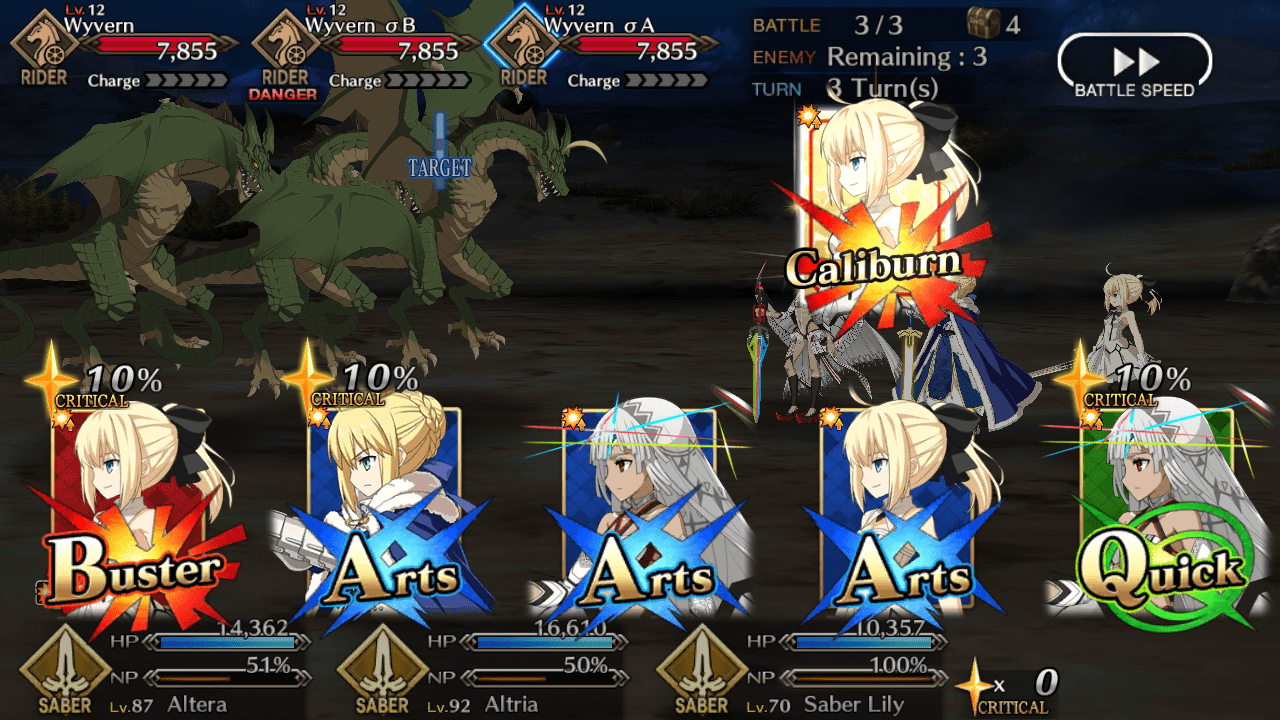The height and width of the screenshot is (720, 1280).
Task: Select Saber Lily's Arts command card
Action: [900, 510]
